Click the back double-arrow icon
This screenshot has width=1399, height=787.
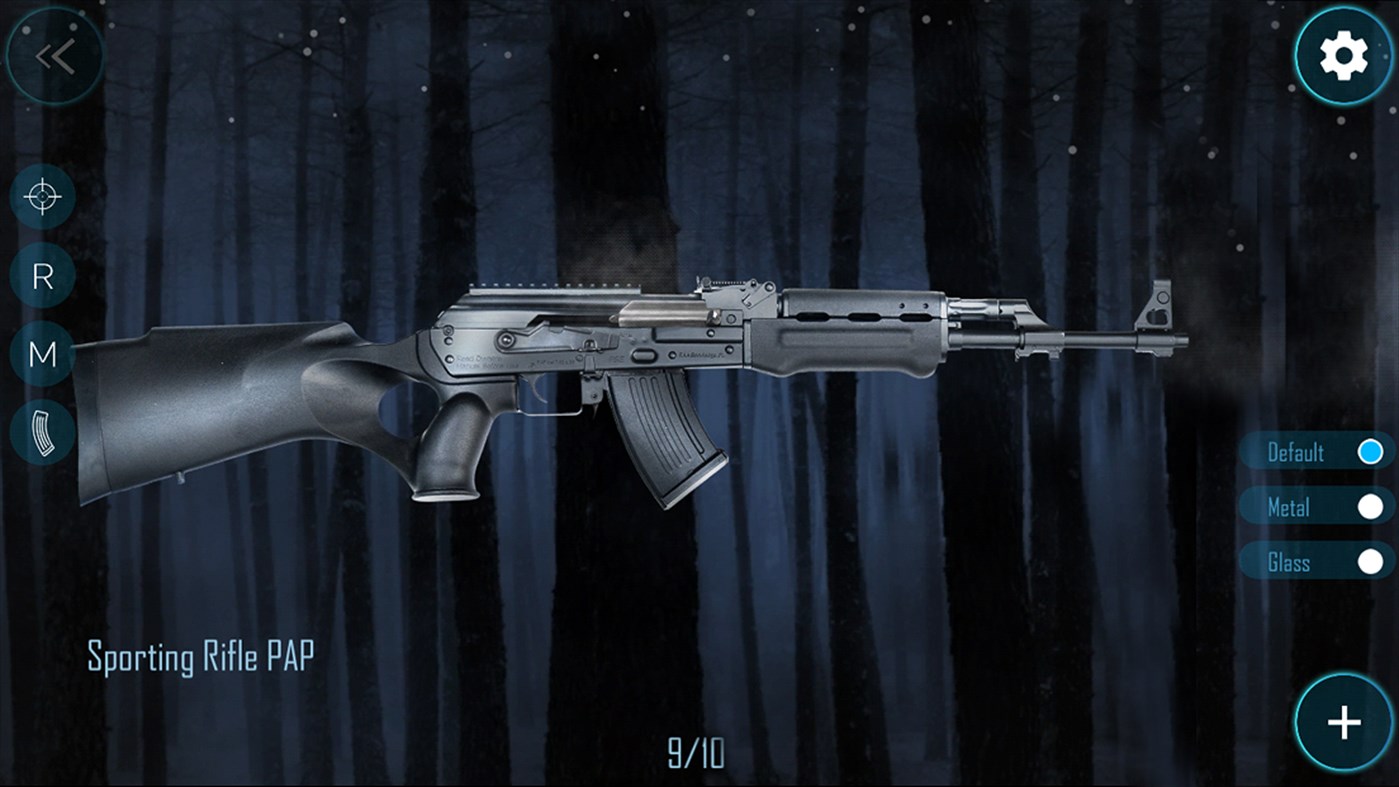55,55
